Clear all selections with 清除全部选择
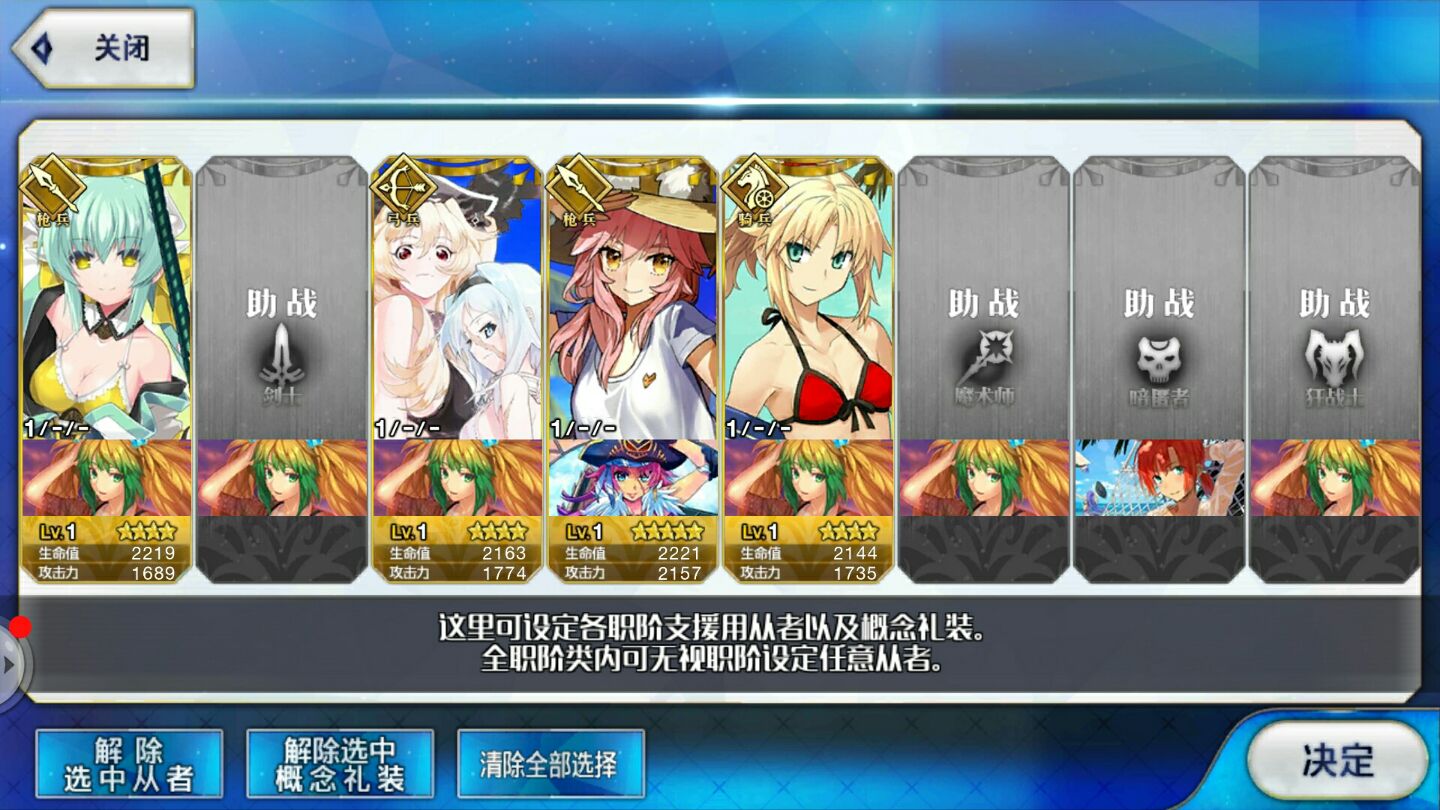The image size is (1440, 810). [x=550, y=765]
